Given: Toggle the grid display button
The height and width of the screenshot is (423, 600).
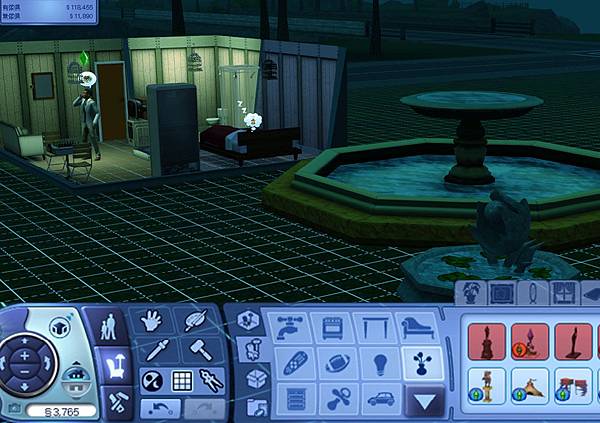Looking at the screenshot, I should click(182, 381).
